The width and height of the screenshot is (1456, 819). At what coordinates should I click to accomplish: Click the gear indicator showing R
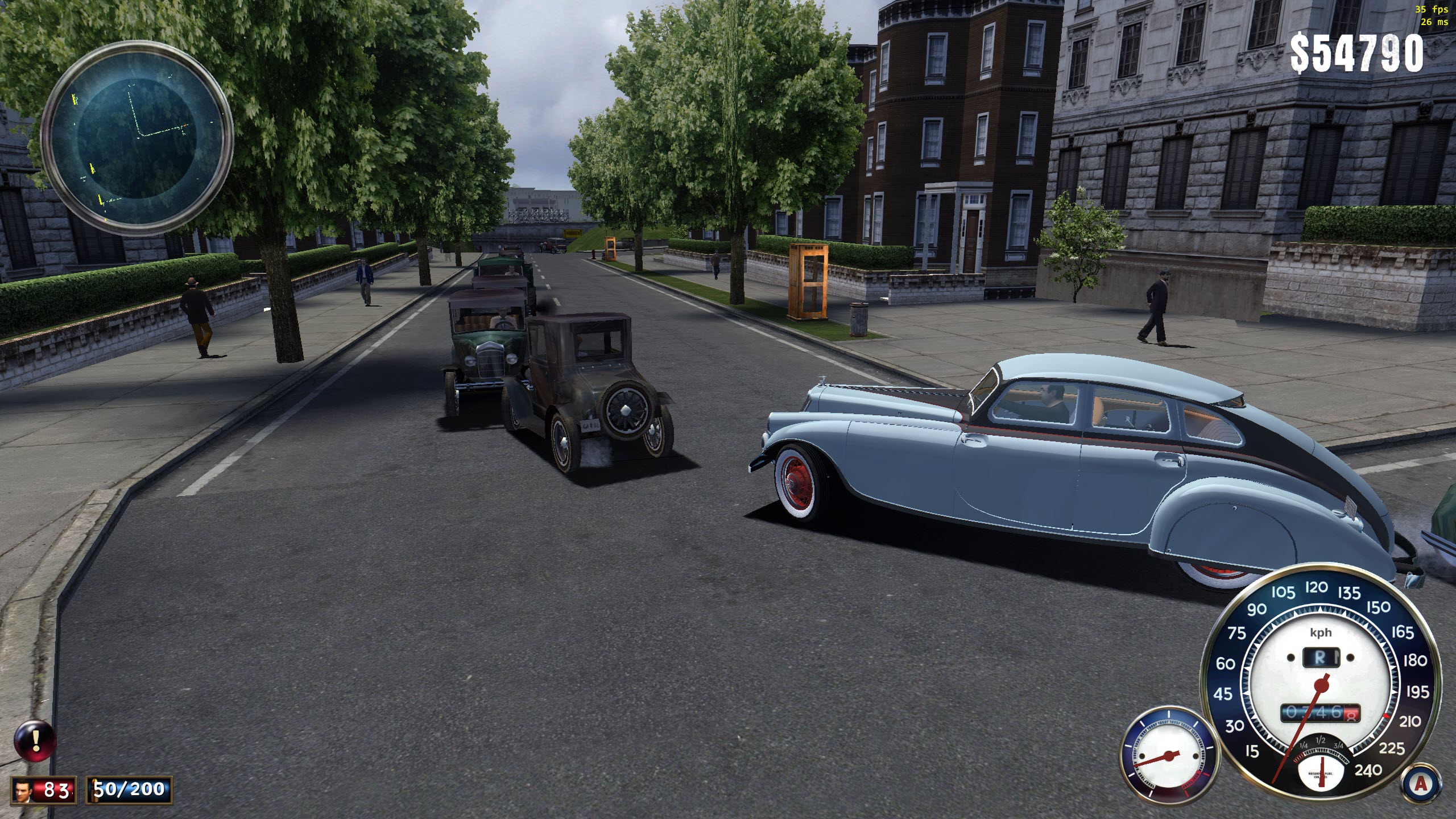pyautogui.click(x=1320, y=658)
